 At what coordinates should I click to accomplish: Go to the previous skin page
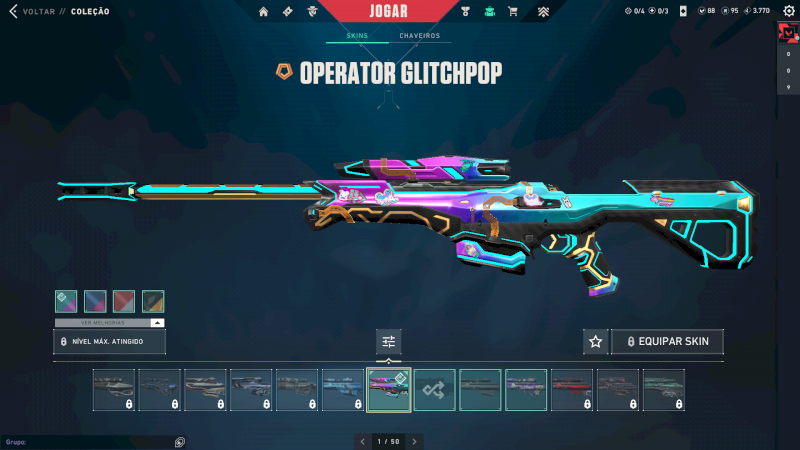coord(363,441)
